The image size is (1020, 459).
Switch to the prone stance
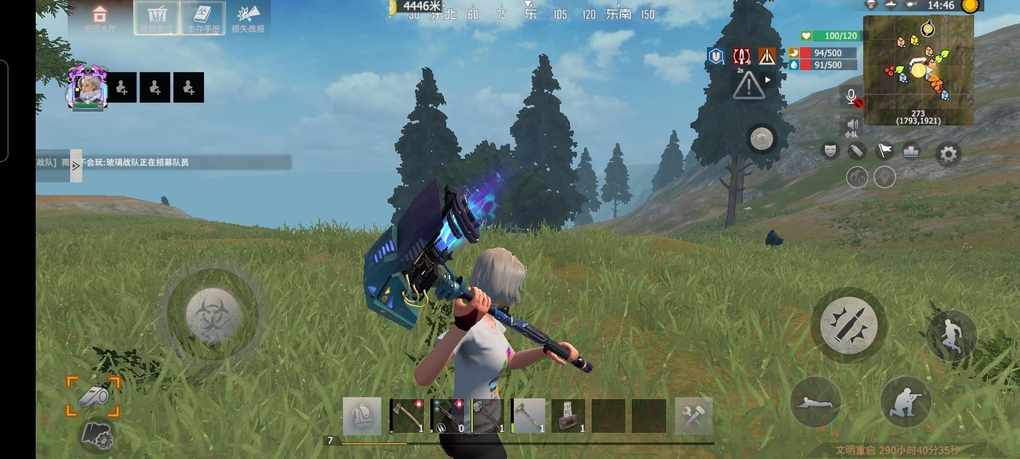(x=816, y=402)
